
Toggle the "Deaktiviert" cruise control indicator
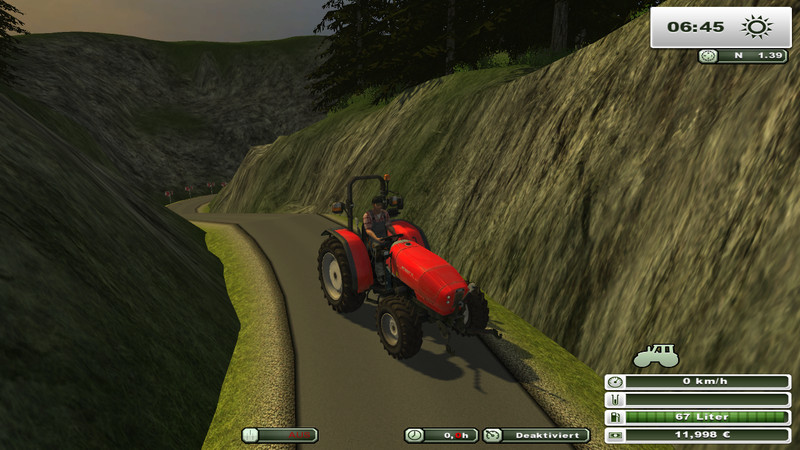[x=536, y=435]
